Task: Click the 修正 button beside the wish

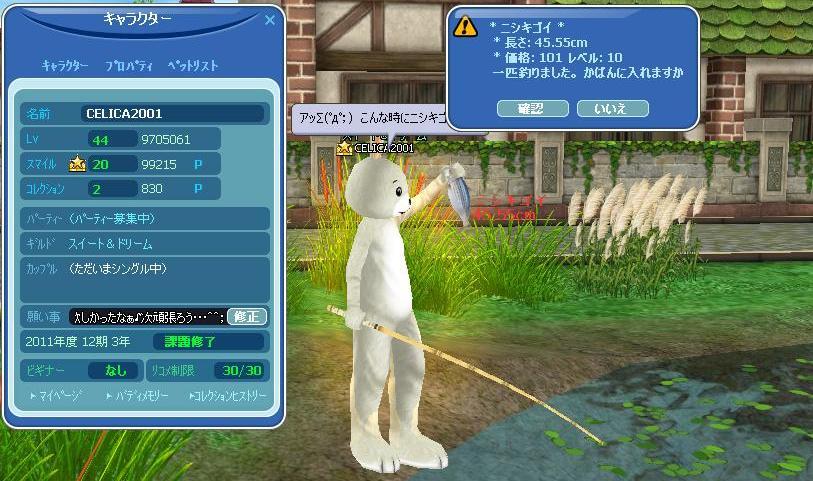Action: coord(247,316)
